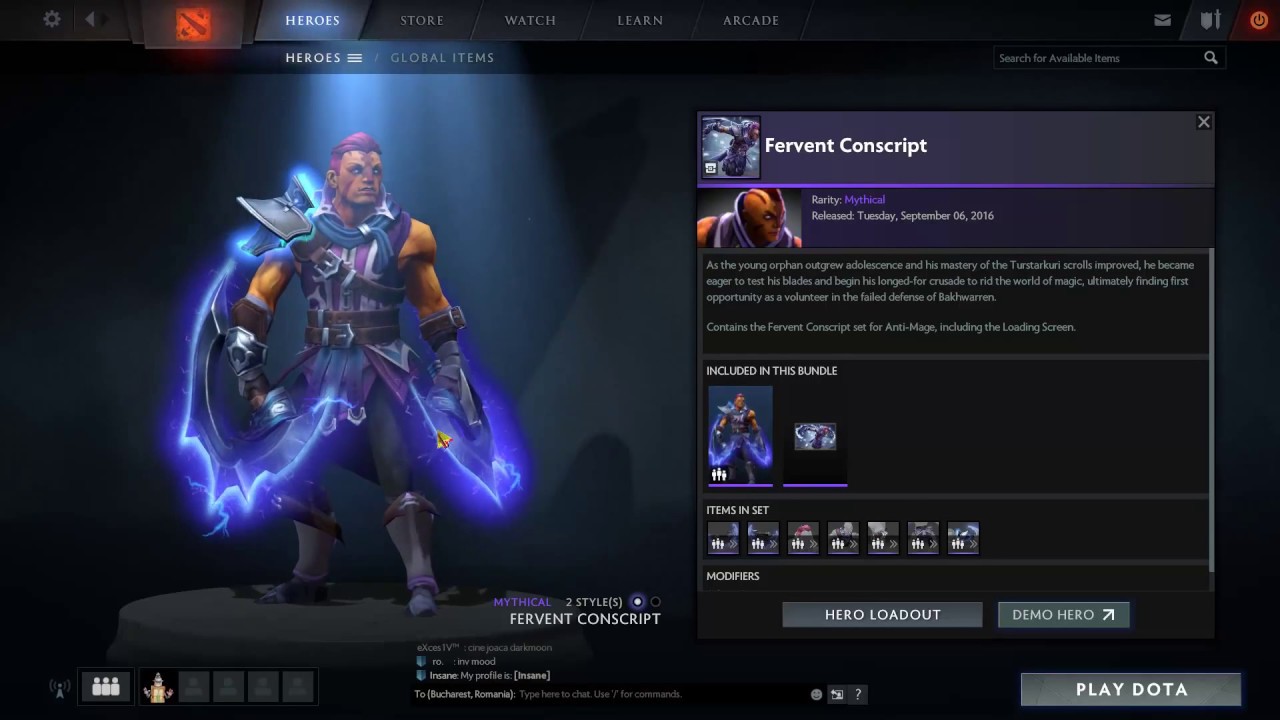Click the Search for Available Items field
This screenshot has height=720, width=1280.
point(1098,58)
